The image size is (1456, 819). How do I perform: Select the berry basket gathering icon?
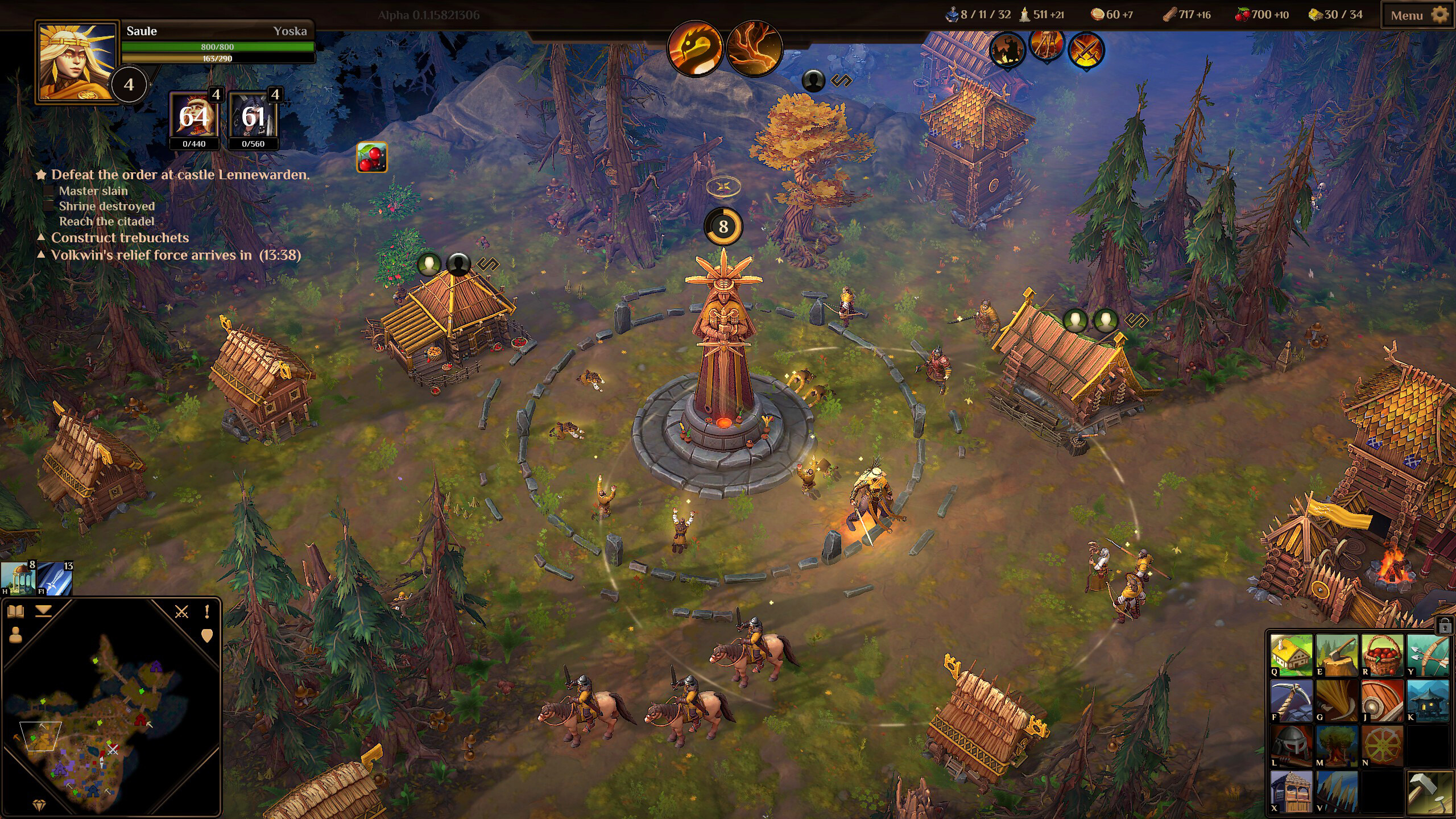coord(1383,656)
